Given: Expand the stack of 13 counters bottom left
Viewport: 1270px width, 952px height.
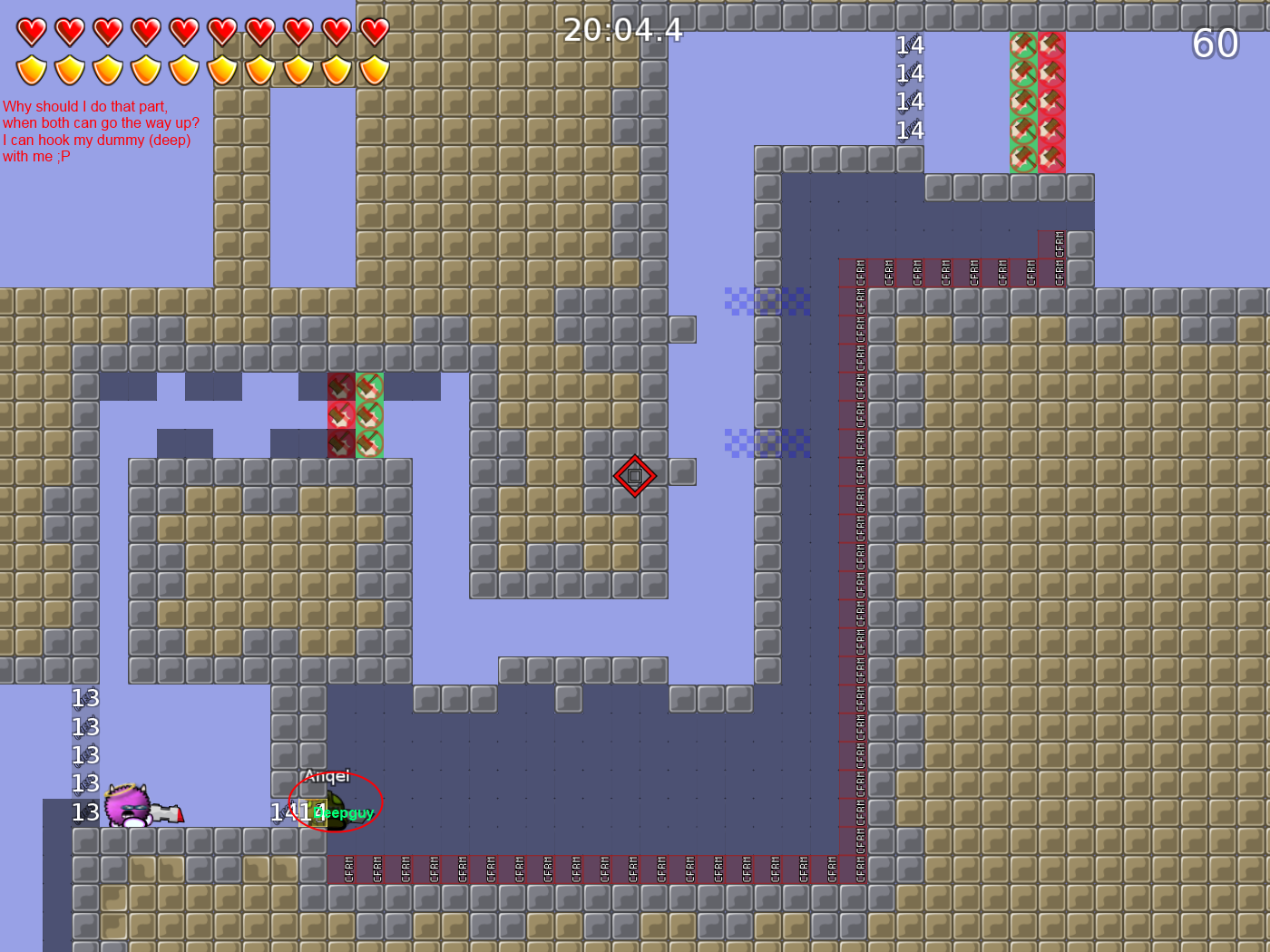Looking at the screenshot, I should point(85,755).
